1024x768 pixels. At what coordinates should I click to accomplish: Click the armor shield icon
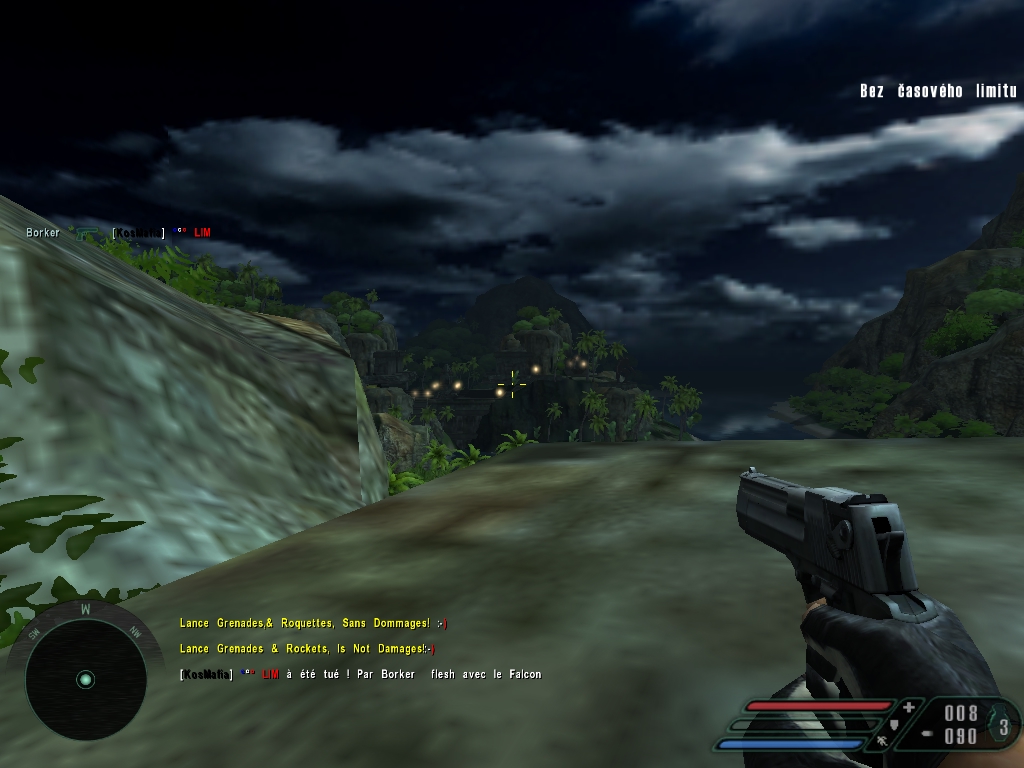point(894,724)
